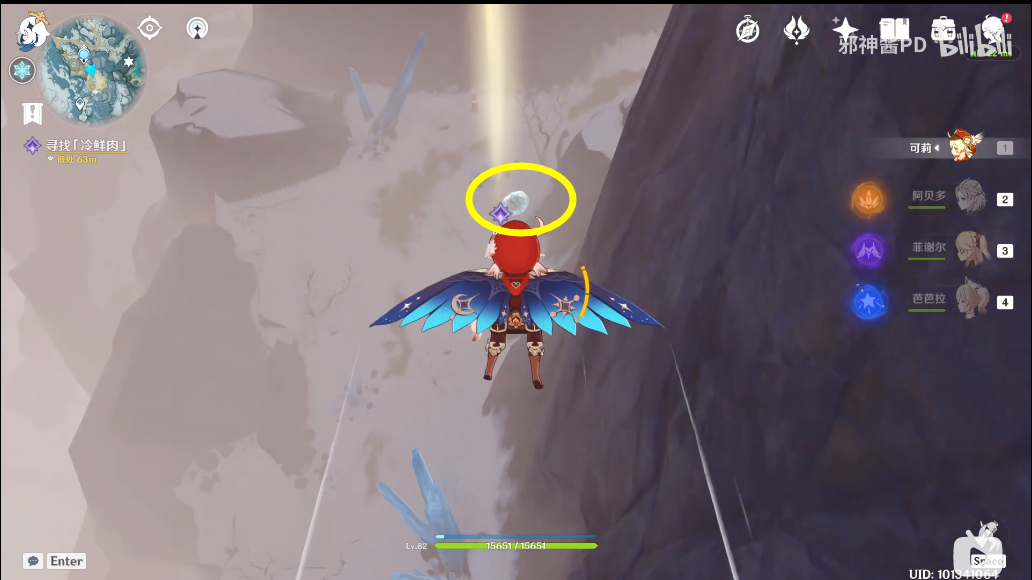Open the adventurer handbook book icon
This screenshot has width=1032, height=580.
[x=893, y=30]
